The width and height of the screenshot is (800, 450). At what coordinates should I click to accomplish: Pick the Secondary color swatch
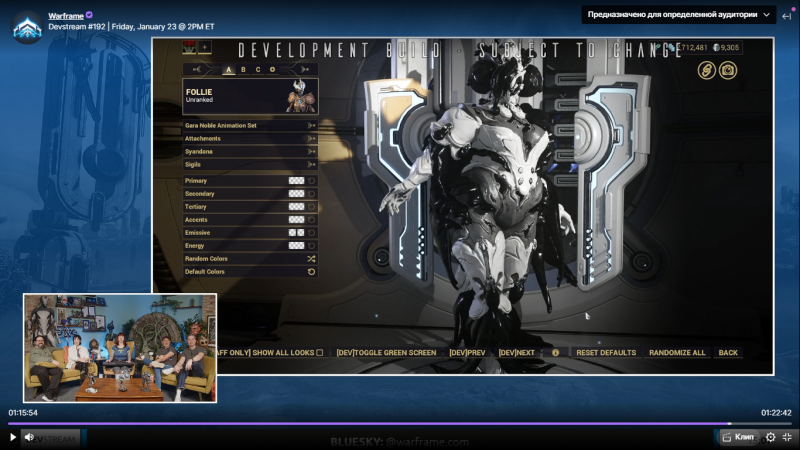click(x=296, y=193)
